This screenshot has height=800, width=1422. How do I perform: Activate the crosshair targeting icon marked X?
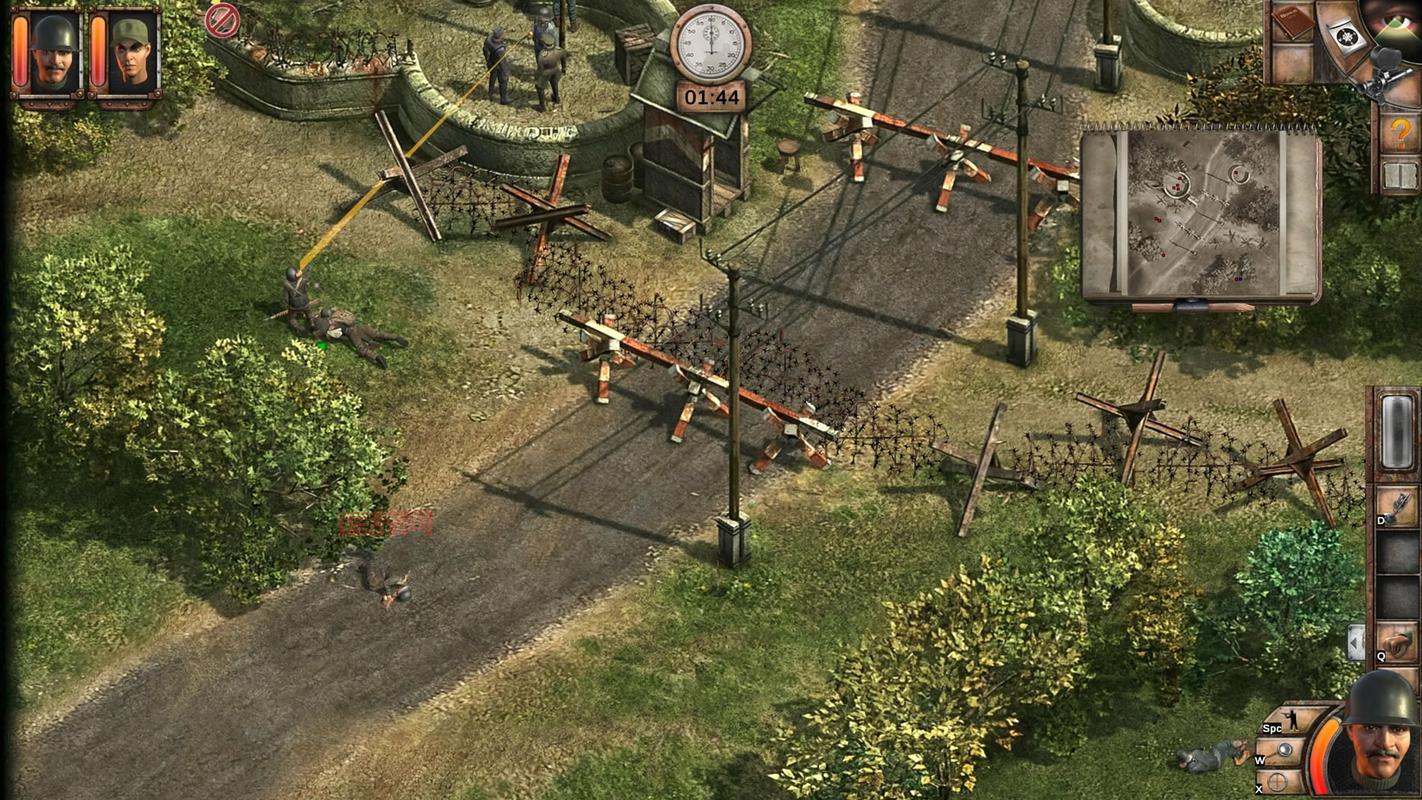coord(1276,780)
